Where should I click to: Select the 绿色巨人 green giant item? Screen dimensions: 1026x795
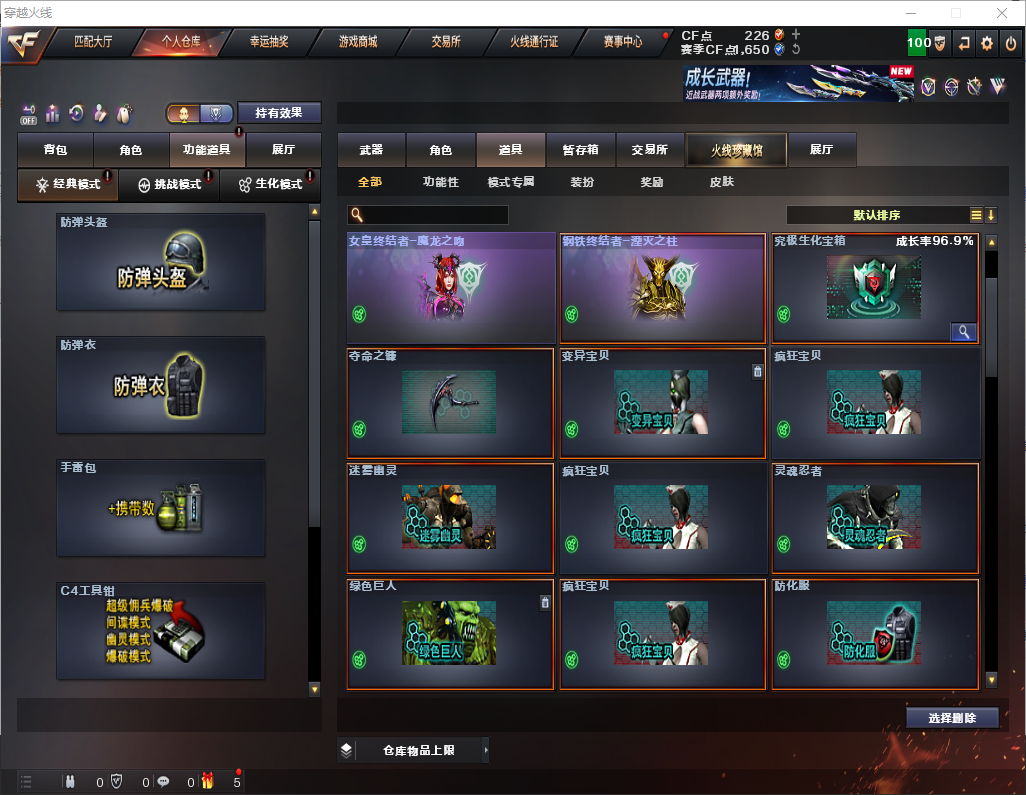(x=450, y=634)
